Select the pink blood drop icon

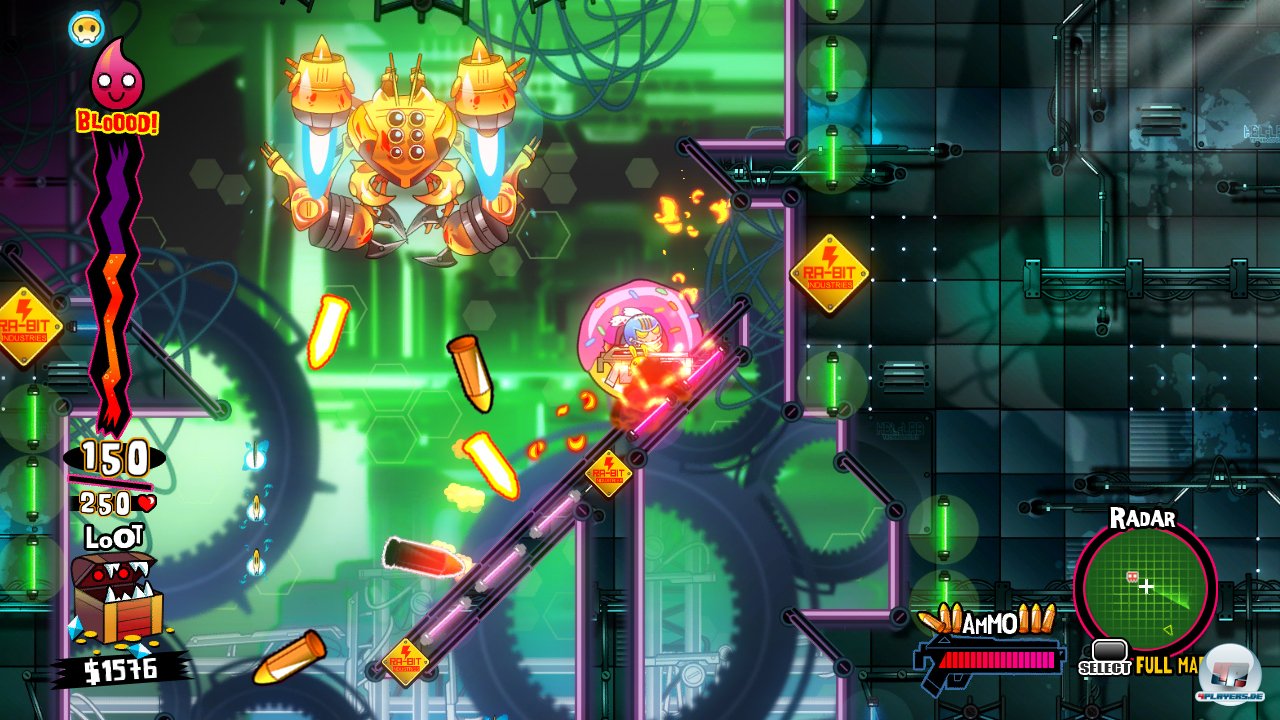(117, 77)
